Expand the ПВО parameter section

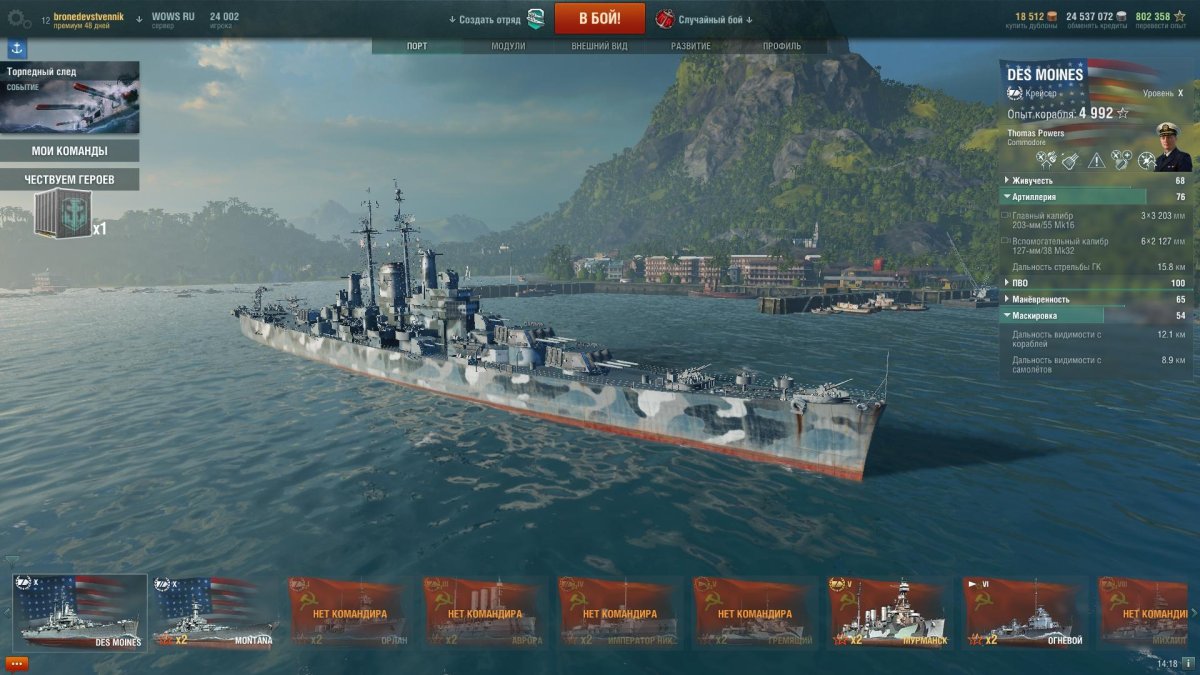click(x=1020, y=283)
